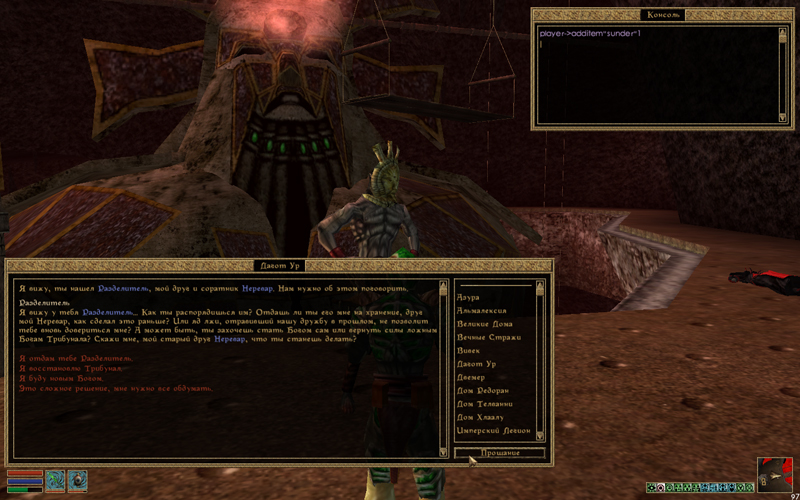Open the Имперский Легион topic
The width and height of the screenshot is (800, 500).
coord(490,430)
